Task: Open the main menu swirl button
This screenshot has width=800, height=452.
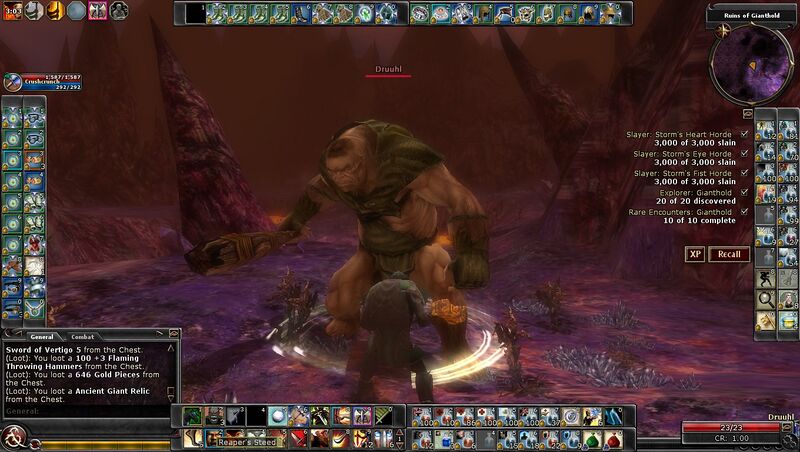Action: (15, 436)
